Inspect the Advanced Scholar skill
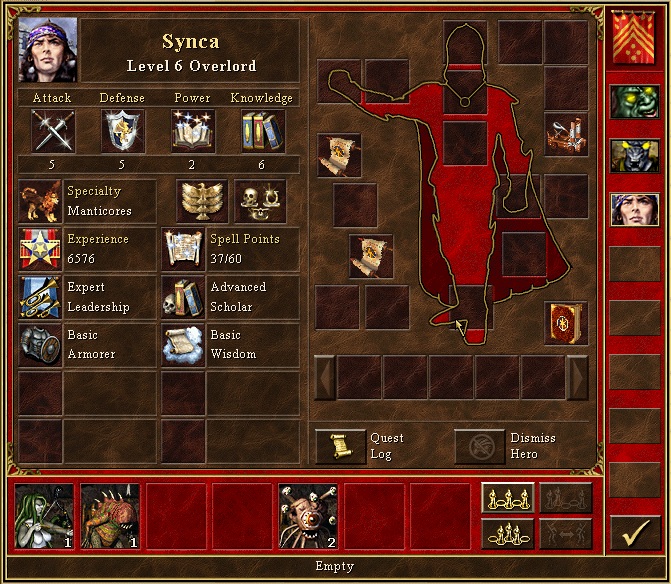The width and height of the screenshot is (671, 584). [183, 297]
